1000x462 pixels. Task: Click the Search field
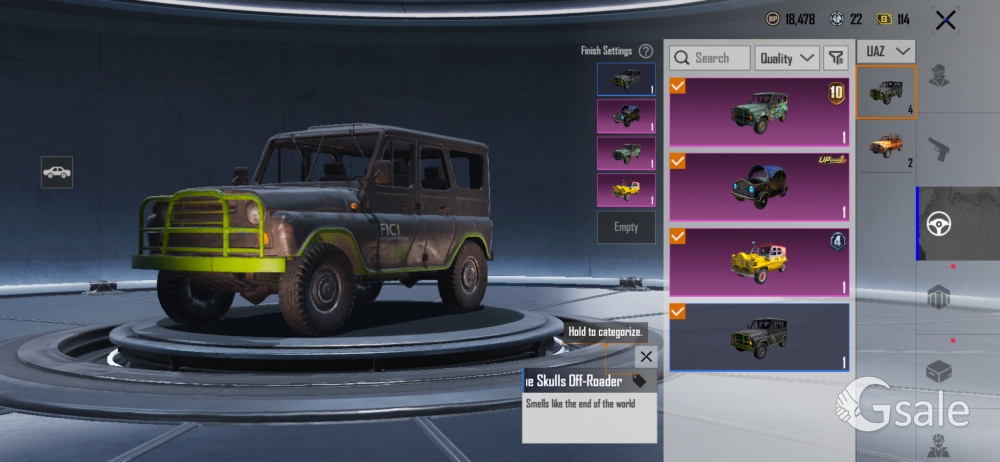711,58
